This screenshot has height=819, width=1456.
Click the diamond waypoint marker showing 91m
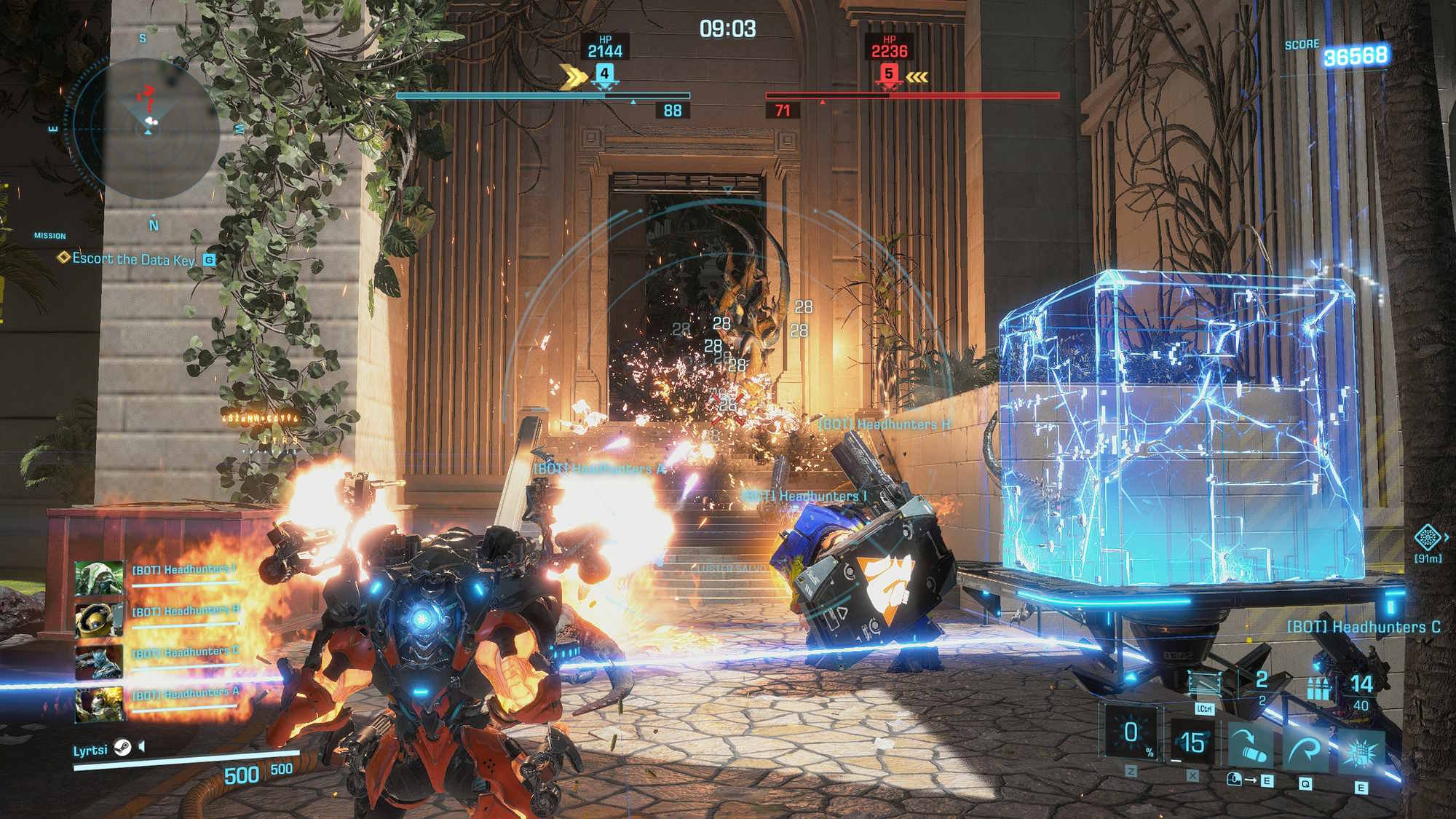(x=1428, y=538)
